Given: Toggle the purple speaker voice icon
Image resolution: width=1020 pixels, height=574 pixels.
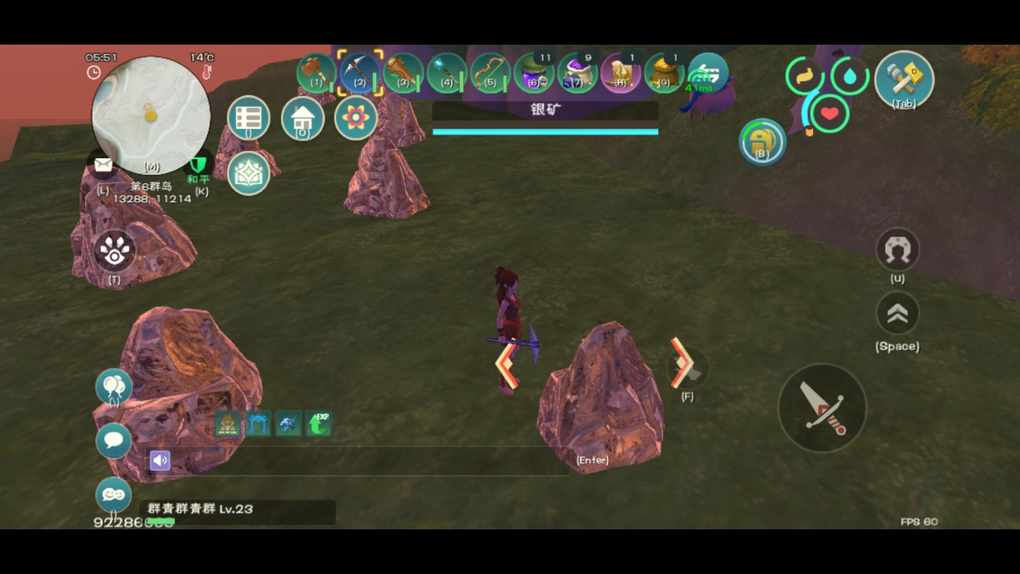Looking at the screenshot, I should 160,460.
